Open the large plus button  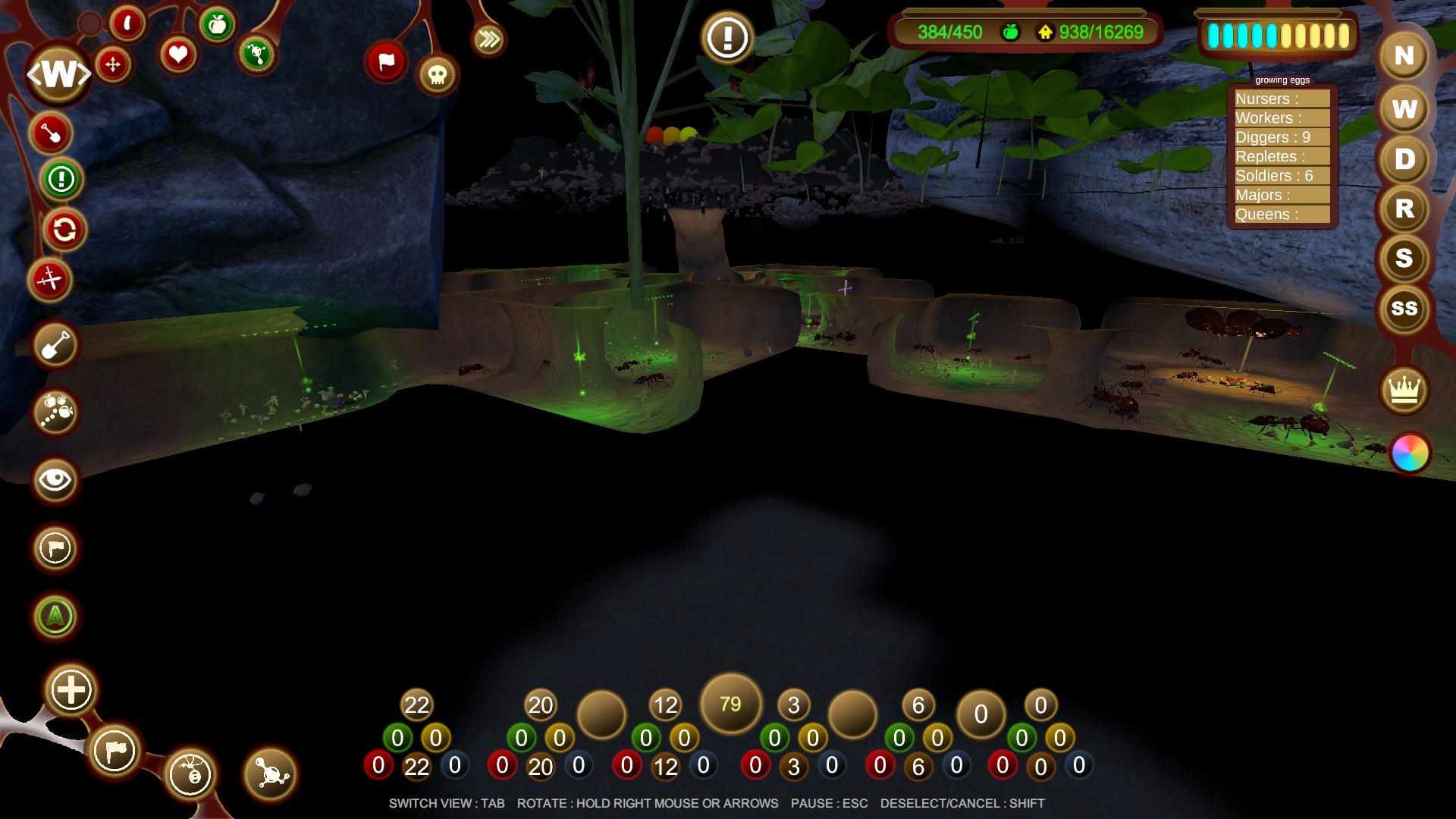(71, 690)
